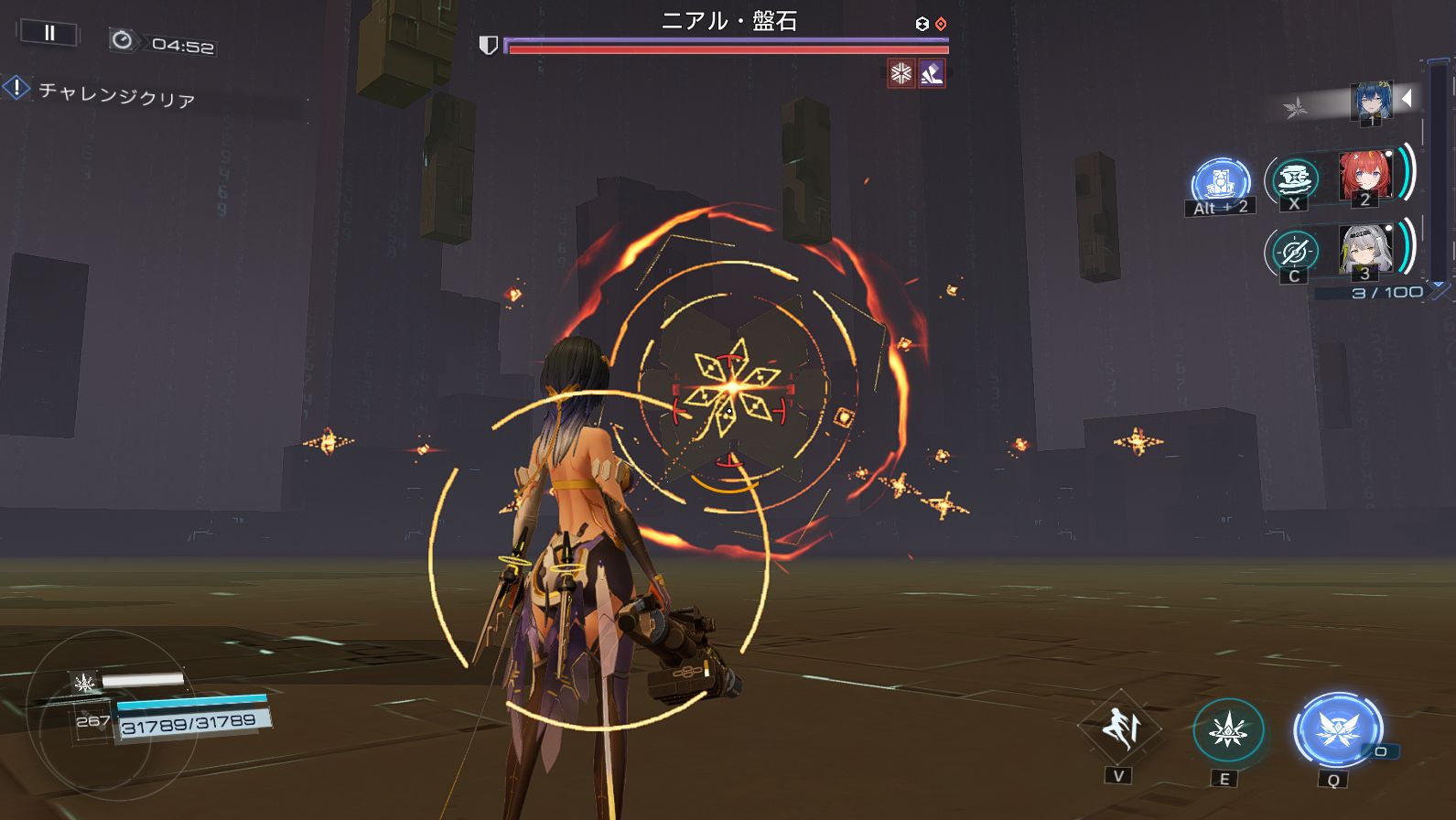Image resolution: width=1456 pixels, height=820 pixels.
Task: Inspect the boss's purple debuff icon
Action: pos(932,73)
